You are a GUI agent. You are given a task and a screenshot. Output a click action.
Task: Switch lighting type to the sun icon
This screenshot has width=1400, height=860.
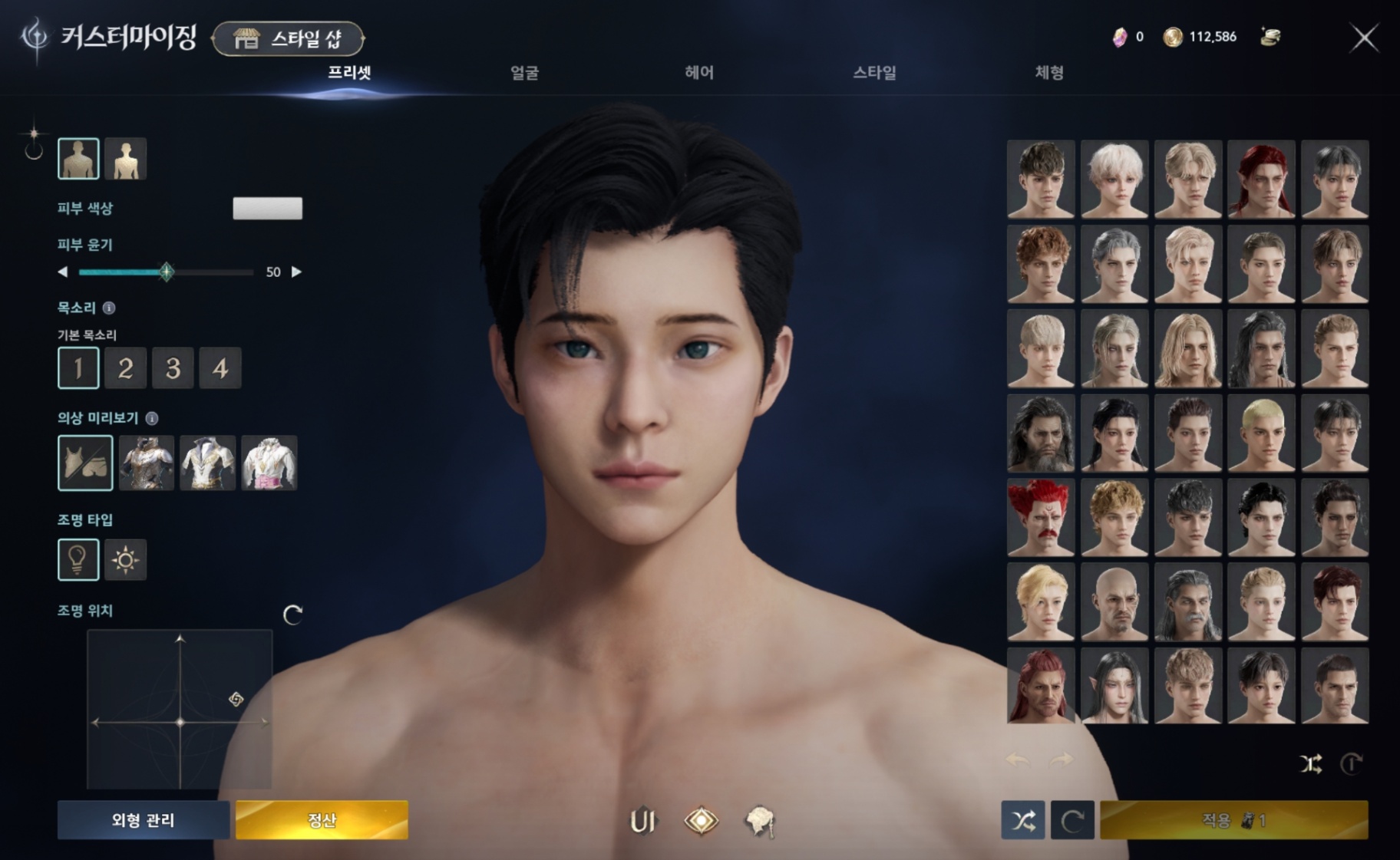[x=125, y=559]
